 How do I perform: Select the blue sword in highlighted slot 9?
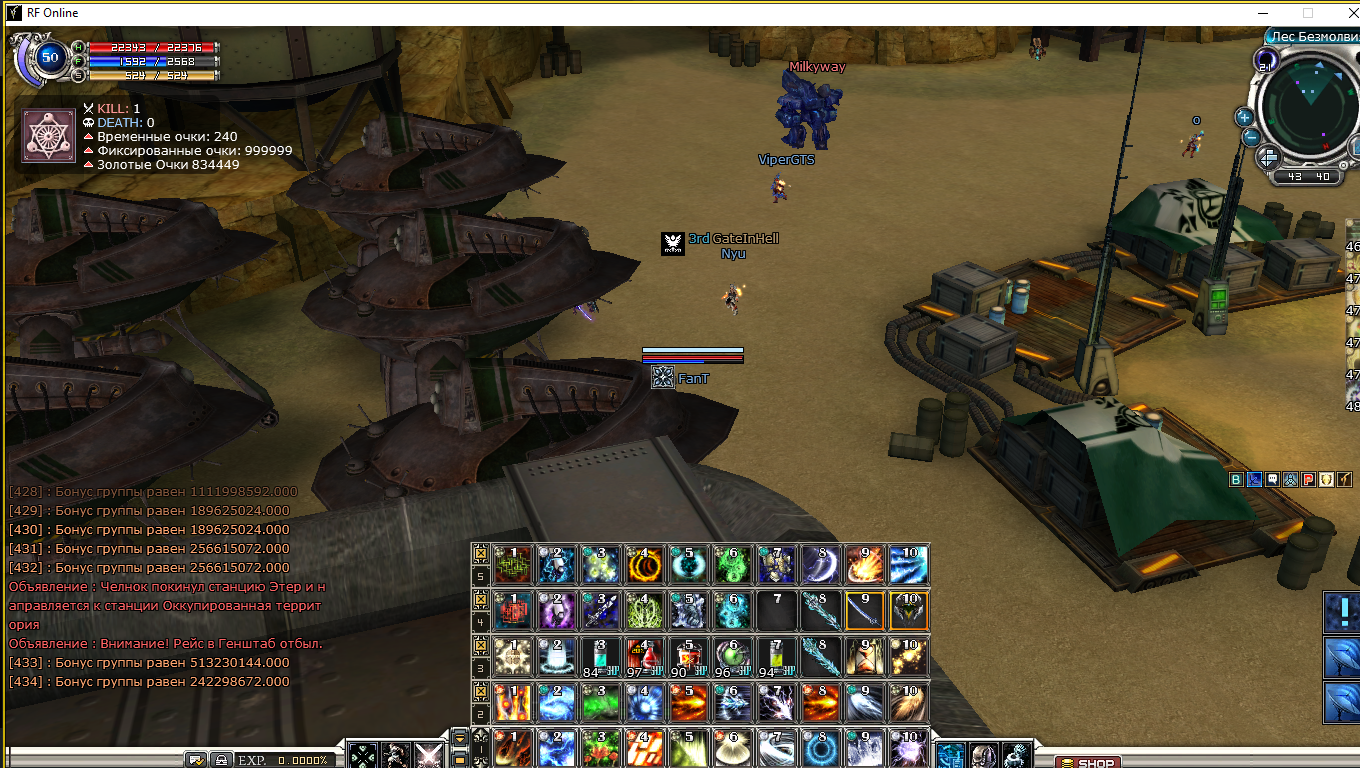pos(864,610)
